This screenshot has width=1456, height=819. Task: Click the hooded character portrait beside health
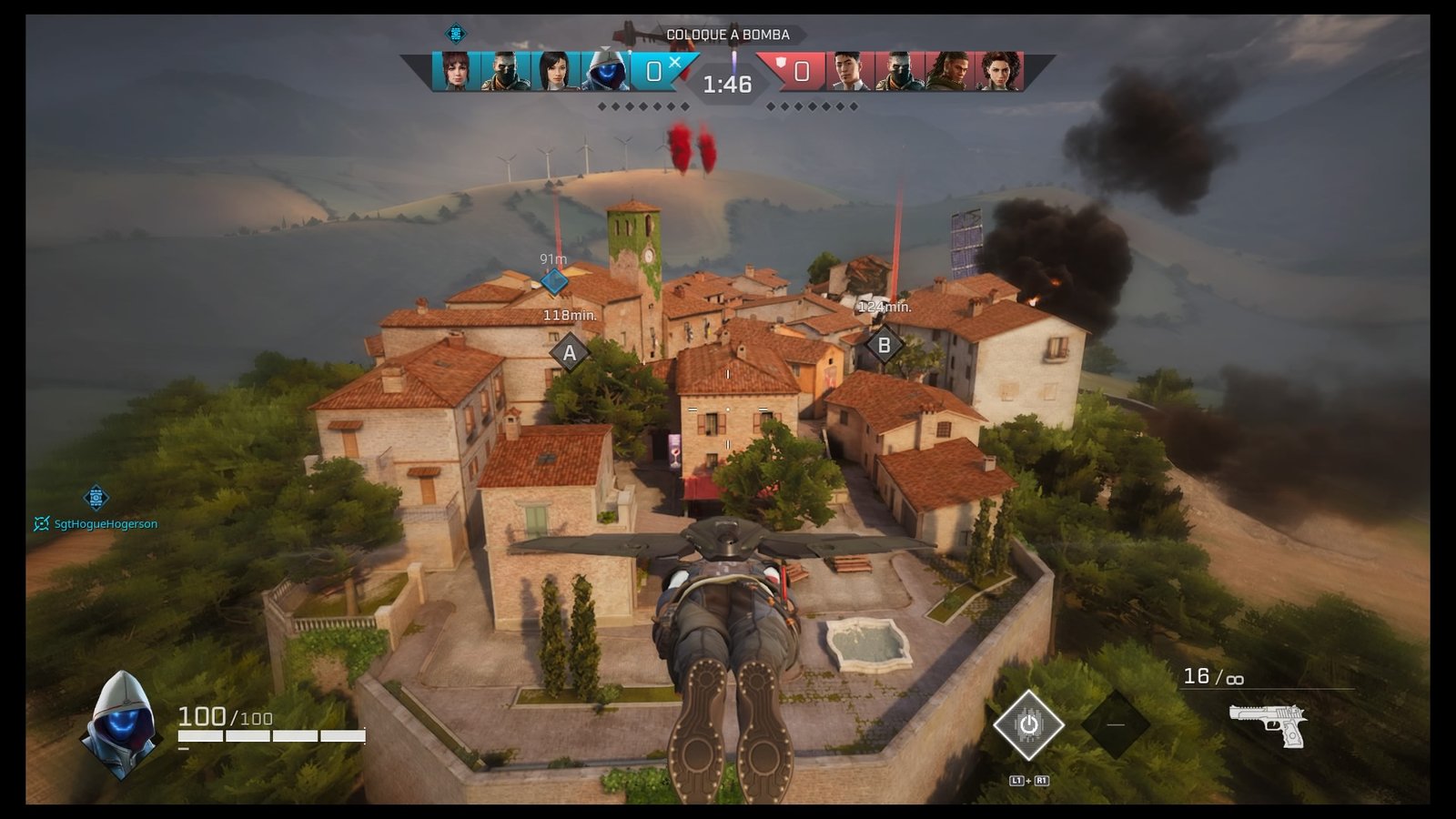coord(121,724)
